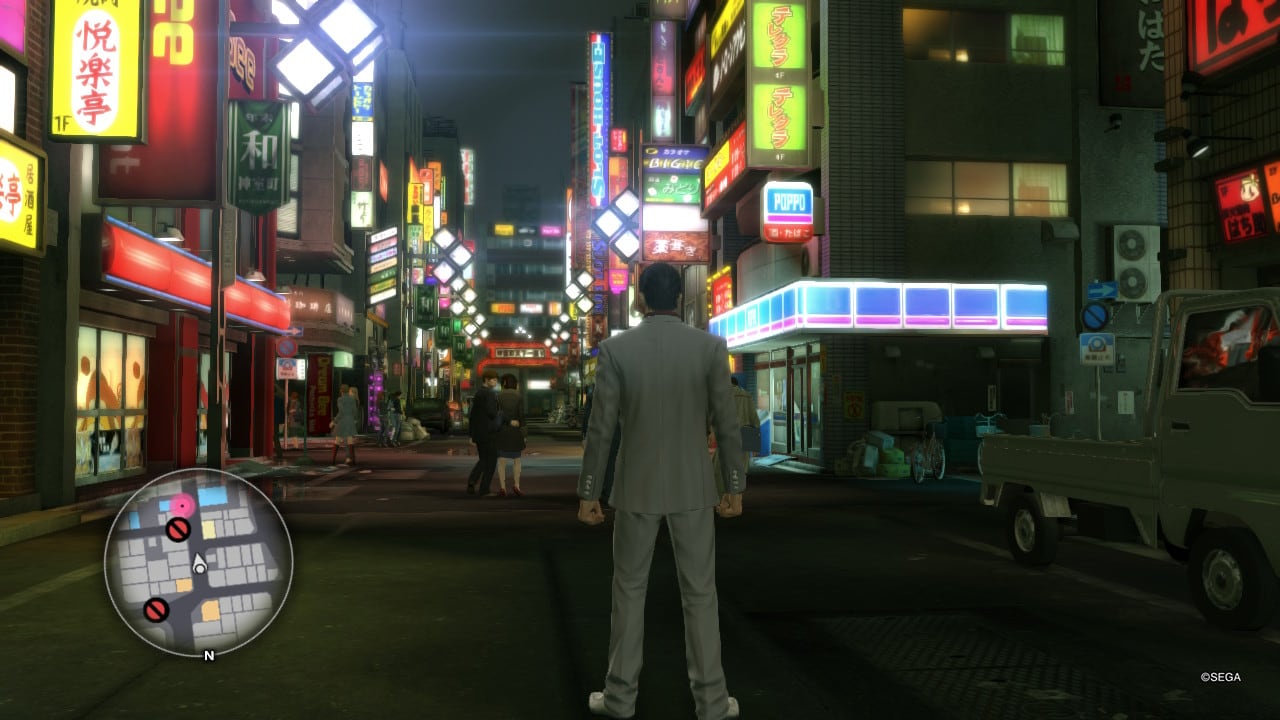Image resolution: width=1280 pixels, height=720 pixels.
Task: Click the green Karaoke BIG Game sign
Action: pyautogui.click(x=672, y=160)
